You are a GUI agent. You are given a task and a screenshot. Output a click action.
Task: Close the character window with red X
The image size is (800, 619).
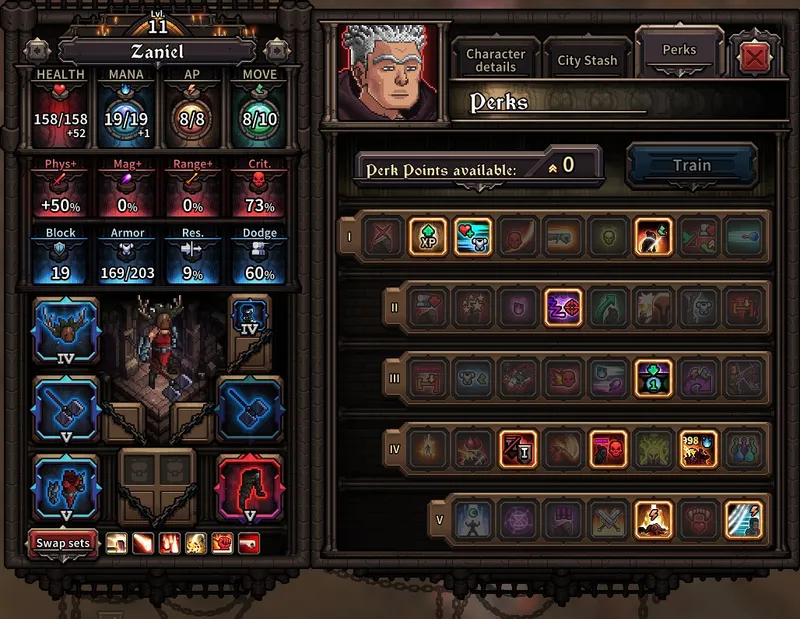(755, 58)
